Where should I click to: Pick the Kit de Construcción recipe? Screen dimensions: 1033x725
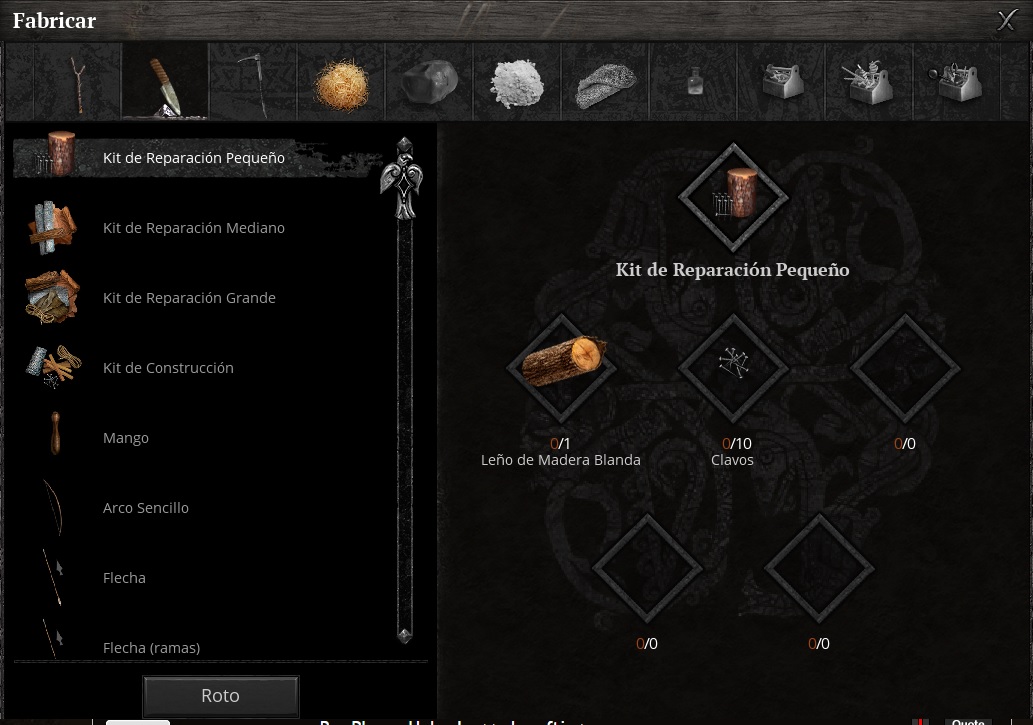pyautogui.click(x=168, y=368)
